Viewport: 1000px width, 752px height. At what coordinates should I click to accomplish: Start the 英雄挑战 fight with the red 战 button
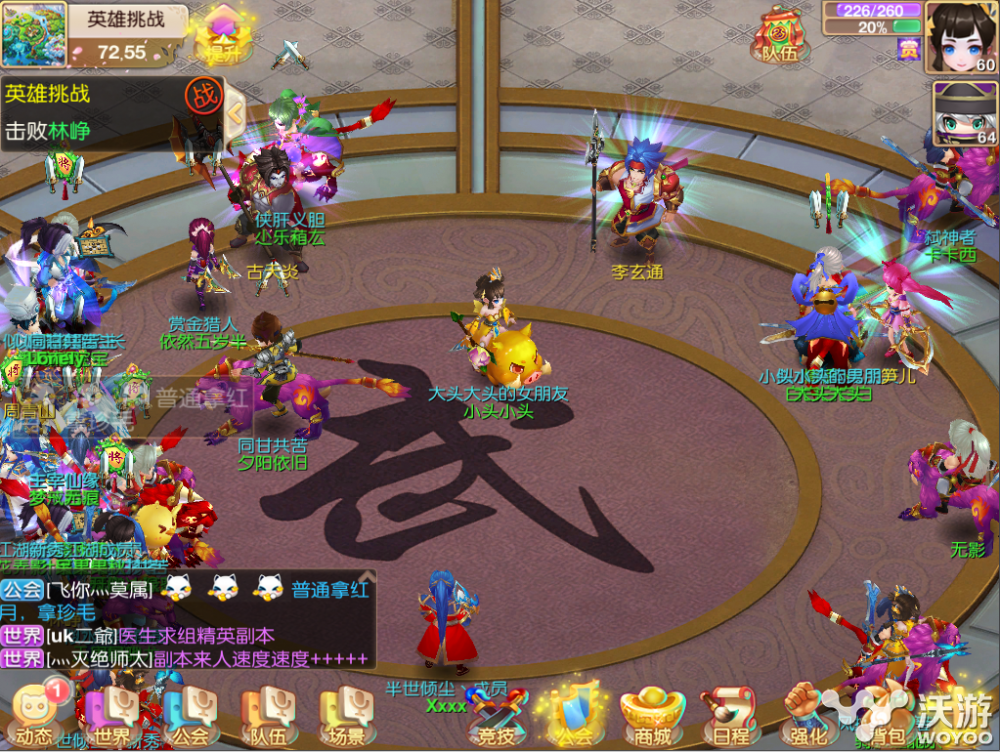[204, 96]
